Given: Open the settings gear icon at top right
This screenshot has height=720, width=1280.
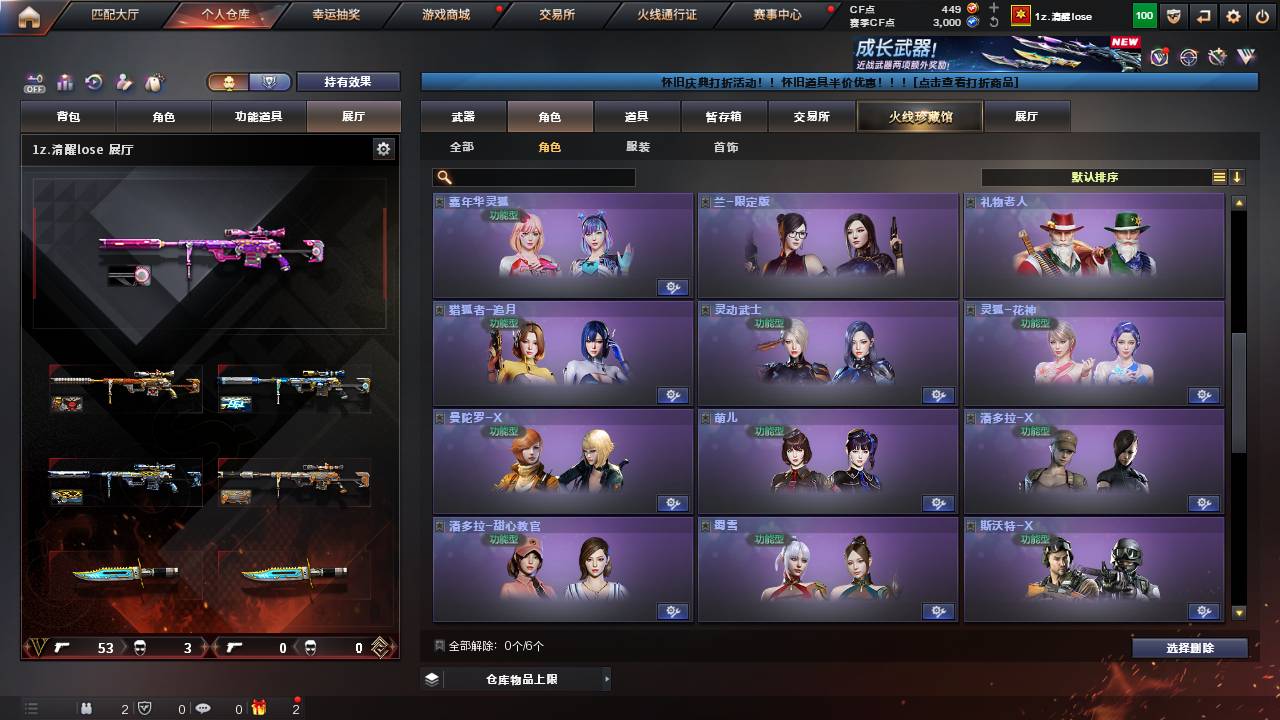Looking at the screenshot, I should [1233, 16].
